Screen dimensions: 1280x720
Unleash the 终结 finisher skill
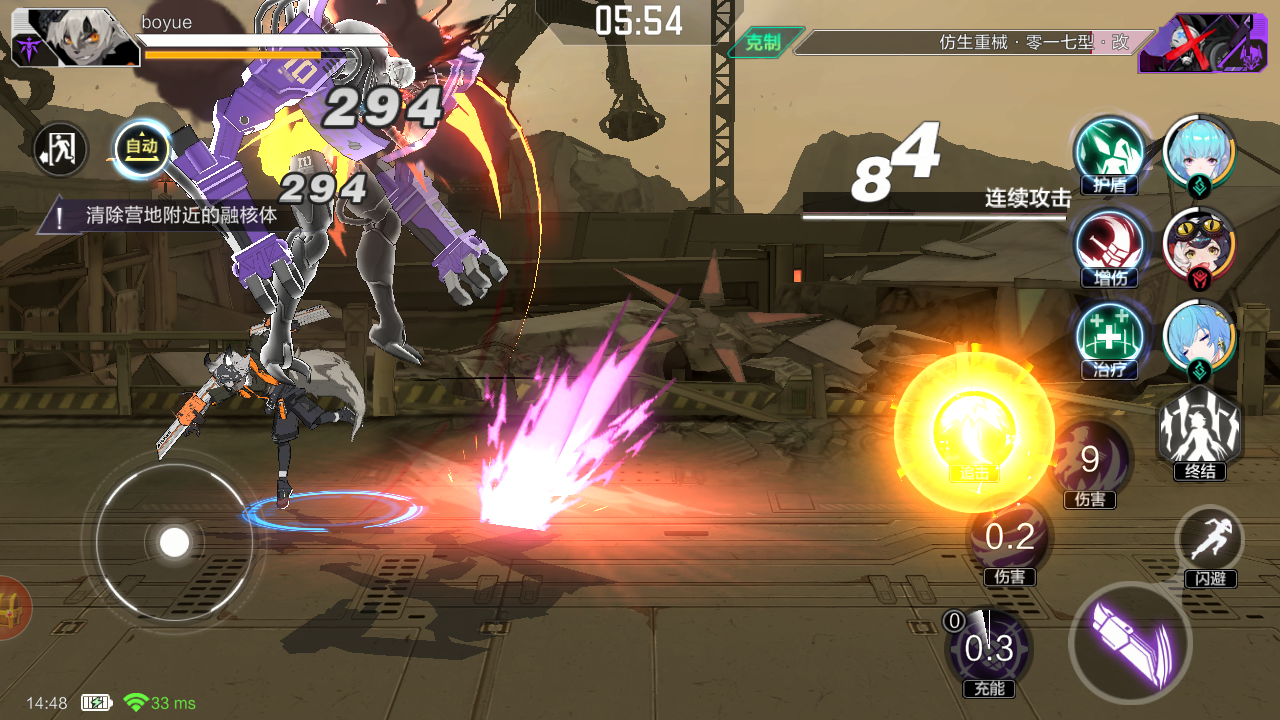click(1199, 430)
